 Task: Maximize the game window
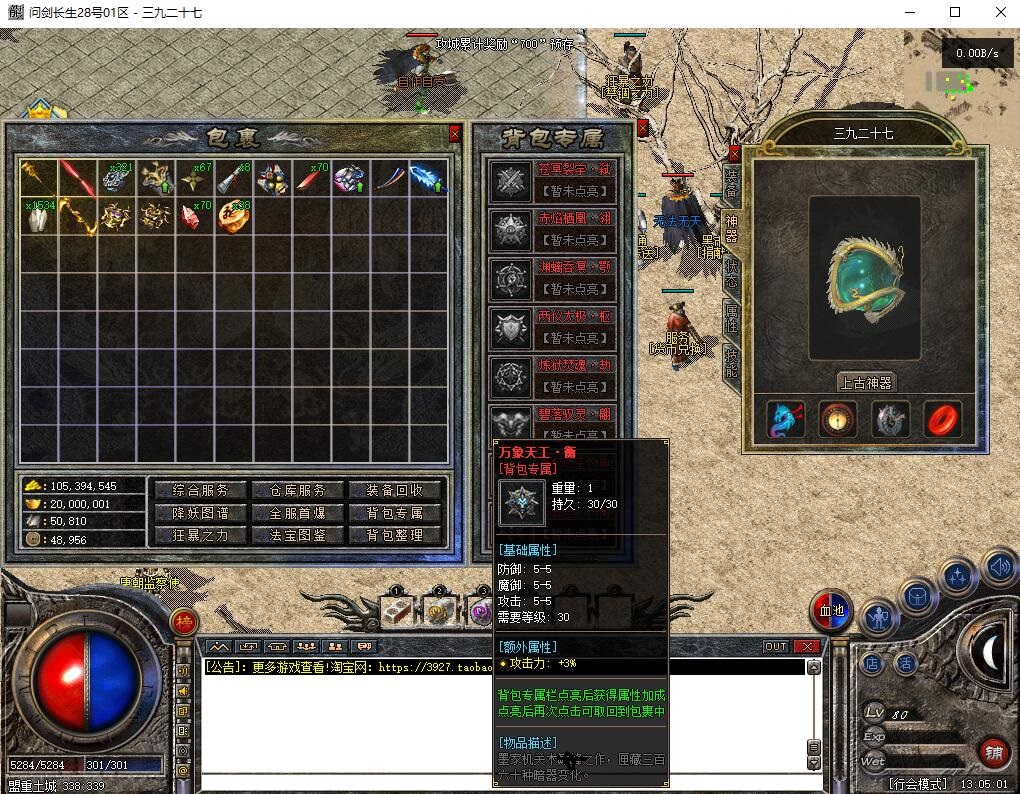[x=955, y=13]
